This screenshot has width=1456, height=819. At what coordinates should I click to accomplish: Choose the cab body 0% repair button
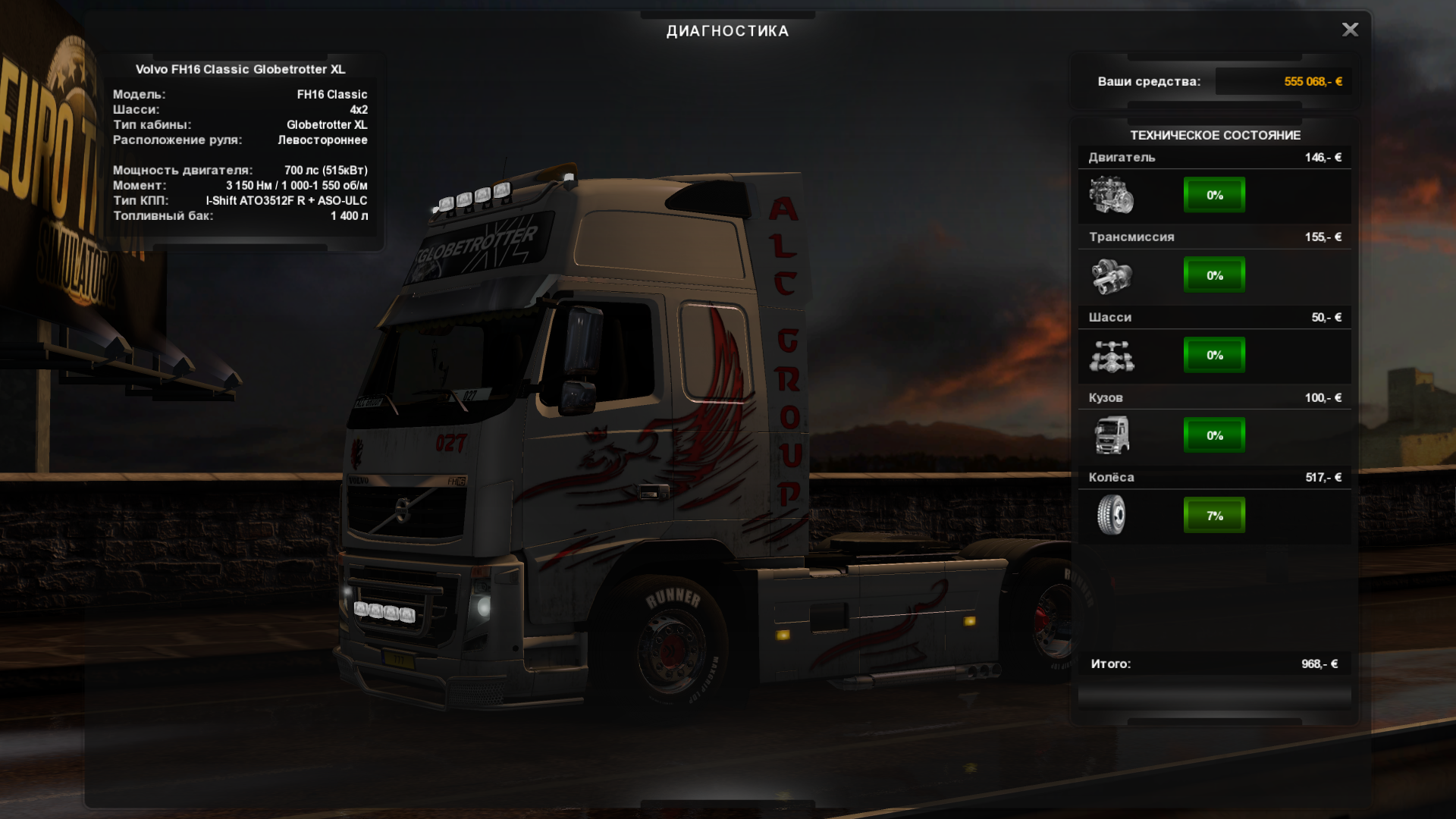[1214, 435]
